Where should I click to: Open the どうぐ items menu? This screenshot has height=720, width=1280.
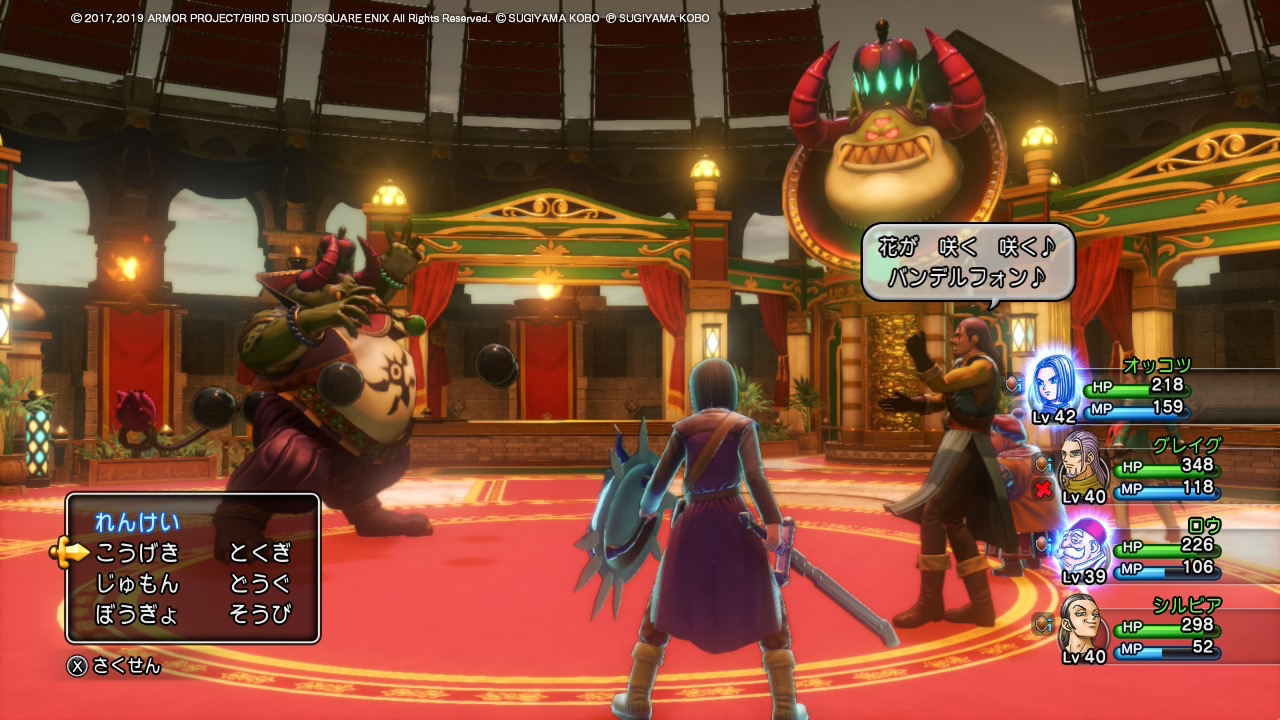(260, 583)
